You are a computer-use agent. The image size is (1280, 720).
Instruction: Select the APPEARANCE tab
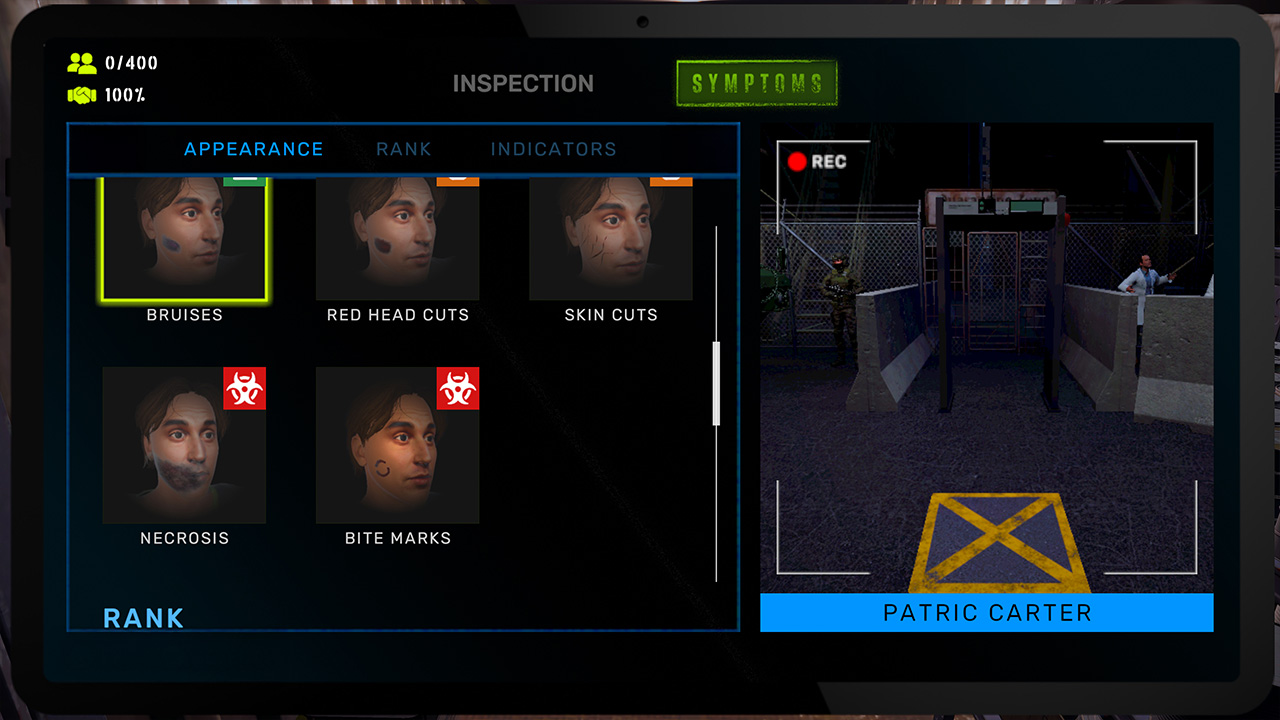pos(253,148)
